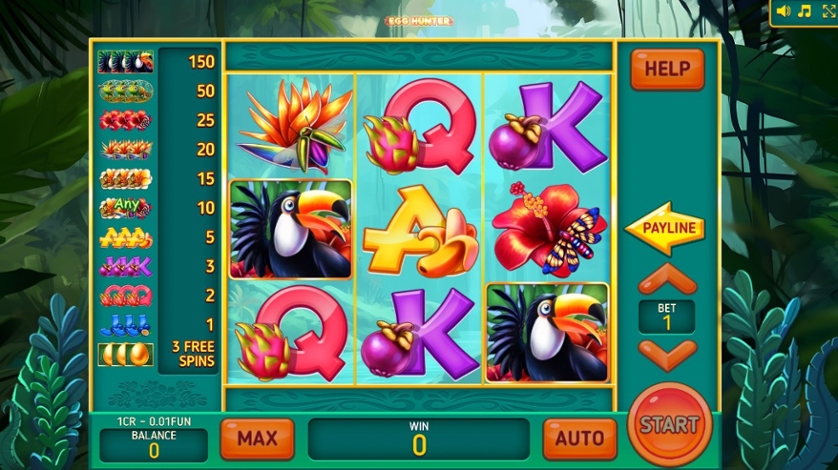Toggle music with the note icon
The image size is (838, 470).
pyautogui.click(x=803, y=11)
